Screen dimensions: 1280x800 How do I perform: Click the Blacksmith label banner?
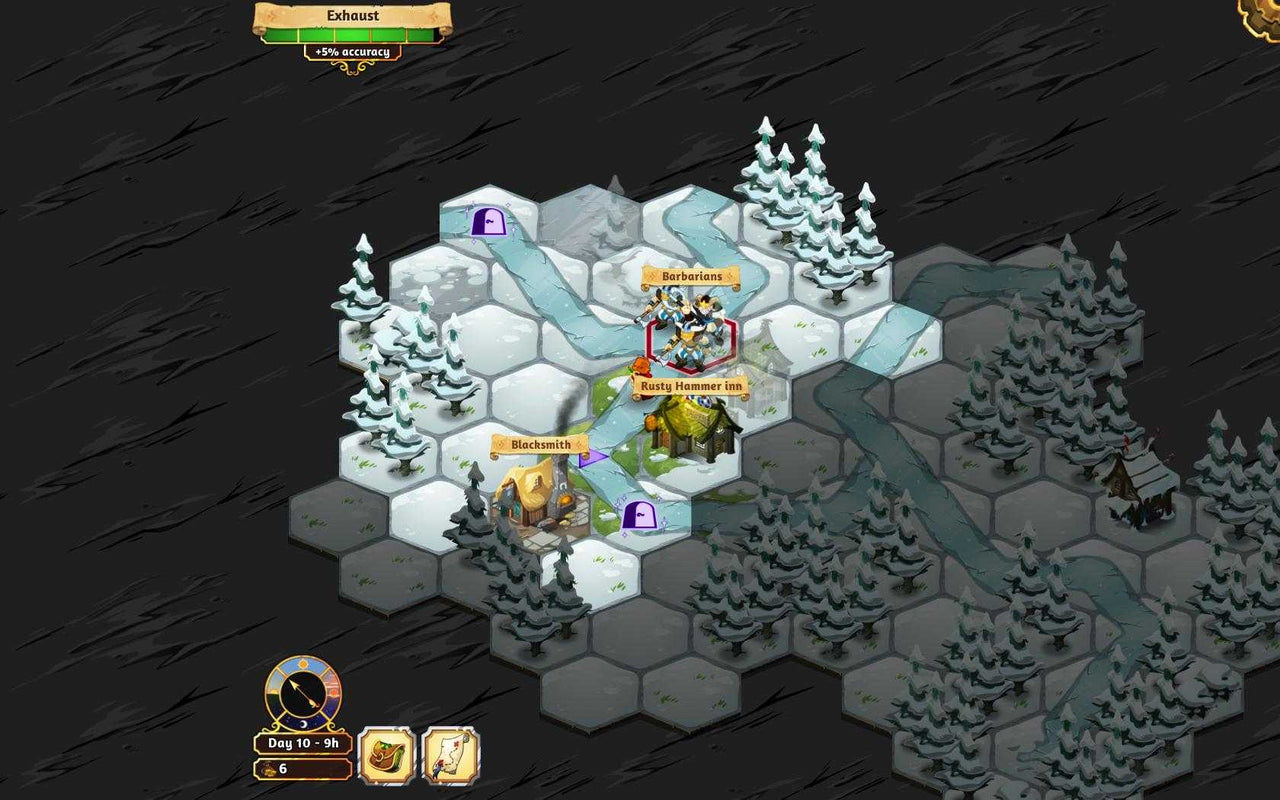coord(540,444)
